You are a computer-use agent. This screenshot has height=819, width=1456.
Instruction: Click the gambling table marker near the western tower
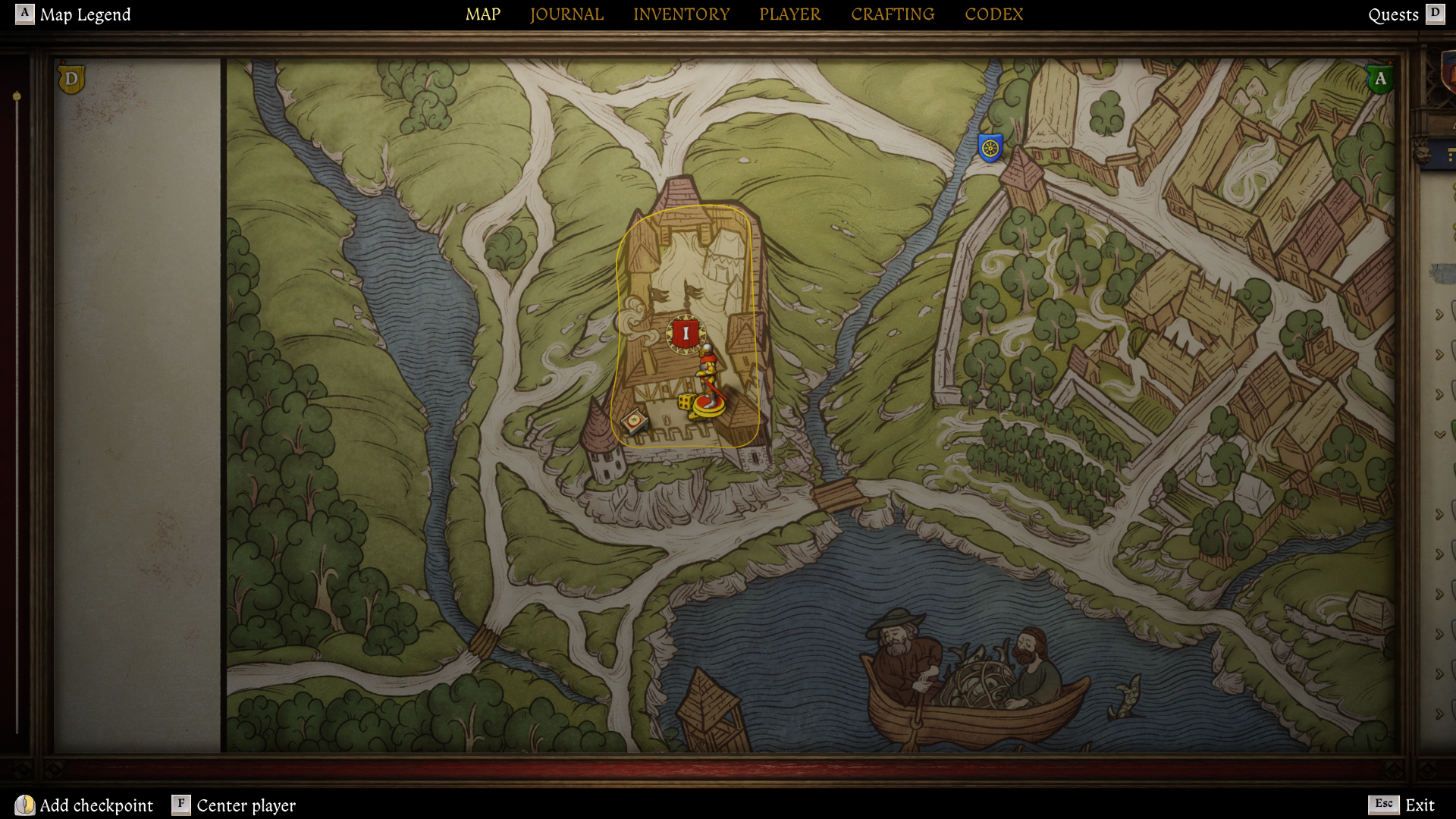click(x=635, y=422)
